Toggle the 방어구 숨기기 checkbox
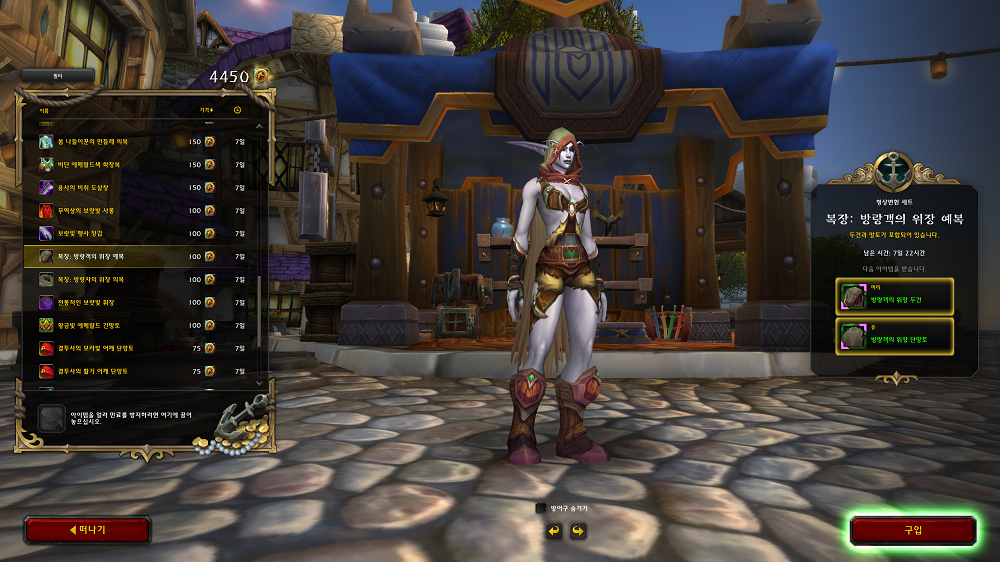The width and height of the screenshot is (1000, 562). click(541, 508)
